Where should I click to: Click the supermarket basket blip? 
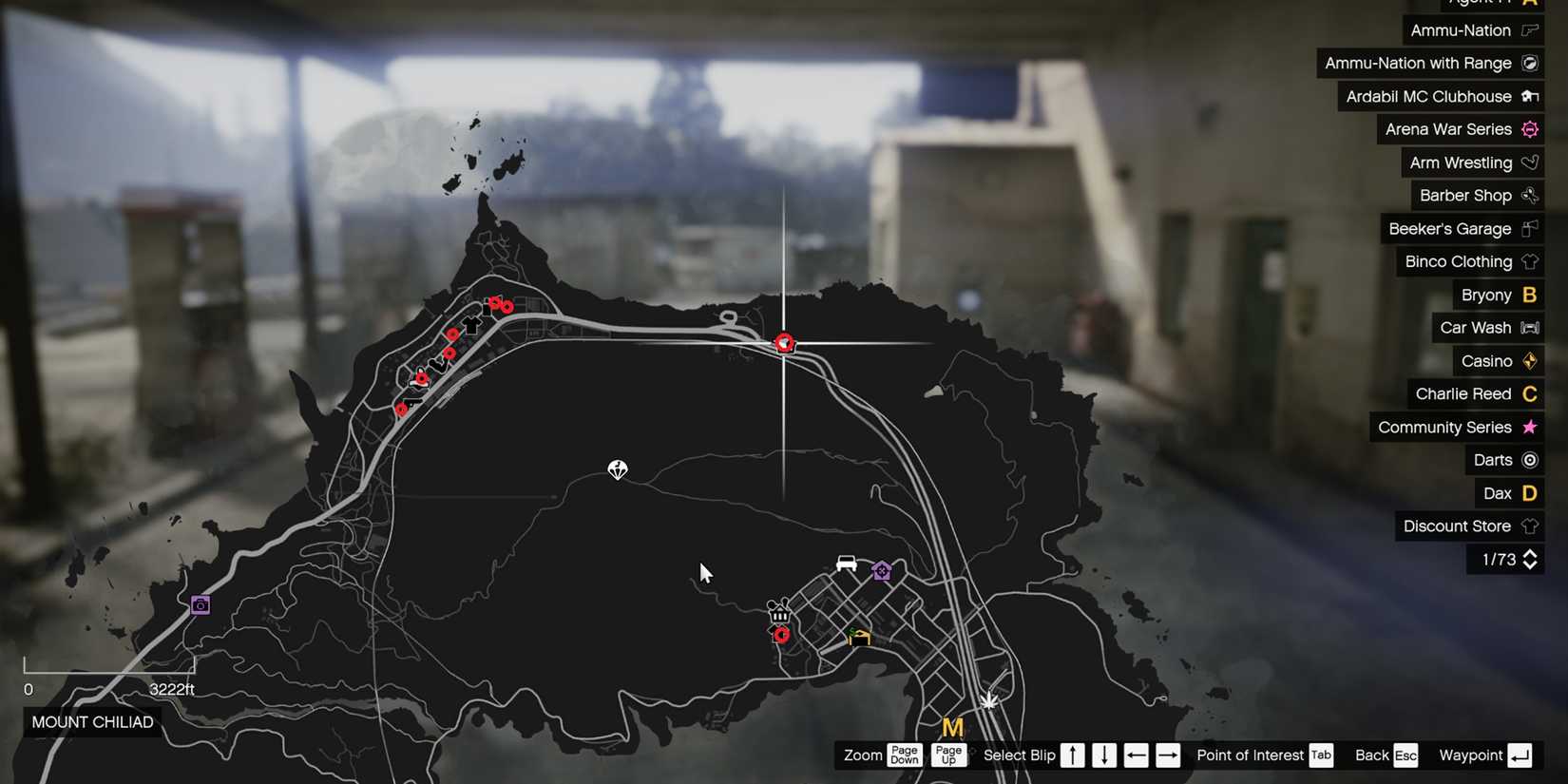pos(779,615)
